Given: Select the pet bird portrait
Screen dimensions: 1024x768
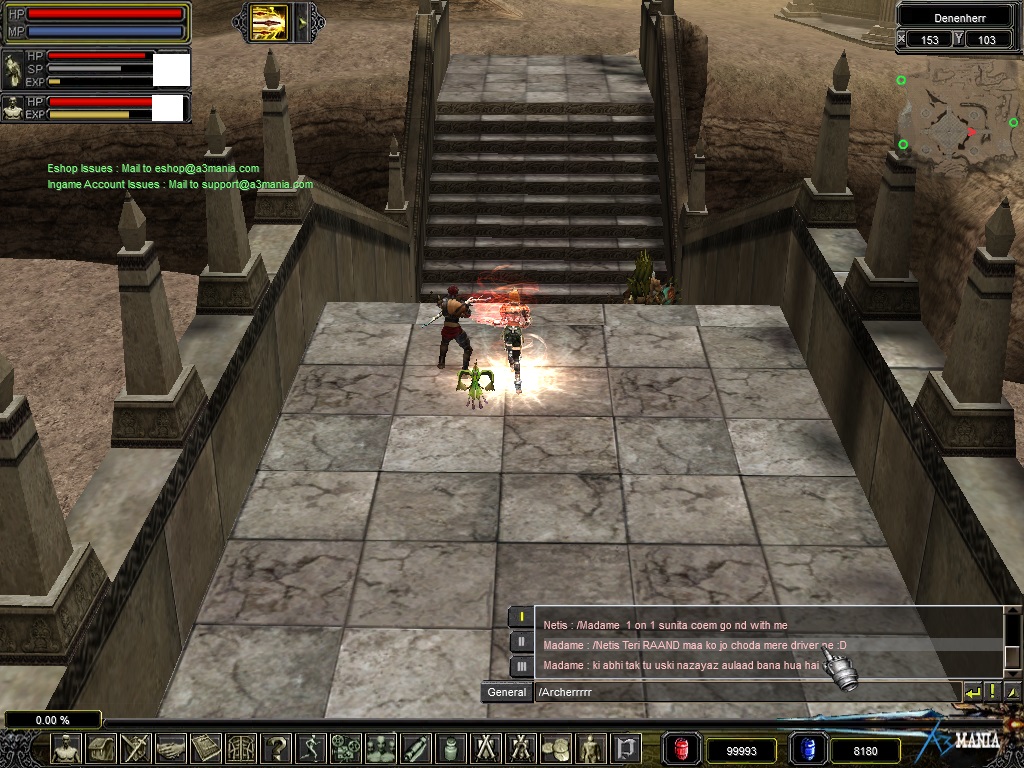Looking at the screenshot, I should (13, 68).
